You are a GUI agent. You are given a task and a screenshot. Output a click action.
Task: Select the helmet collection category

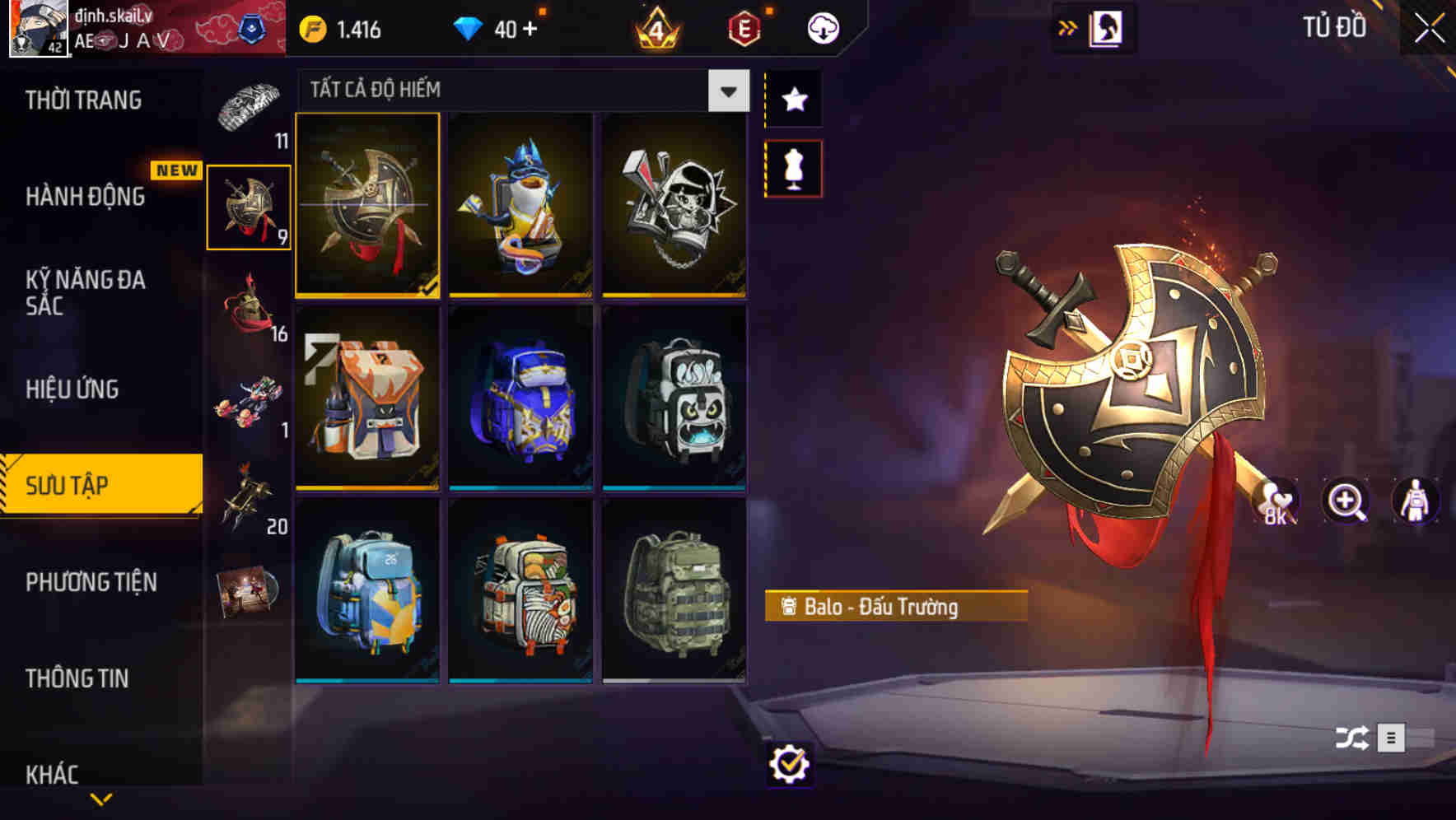tap(247, 313)
